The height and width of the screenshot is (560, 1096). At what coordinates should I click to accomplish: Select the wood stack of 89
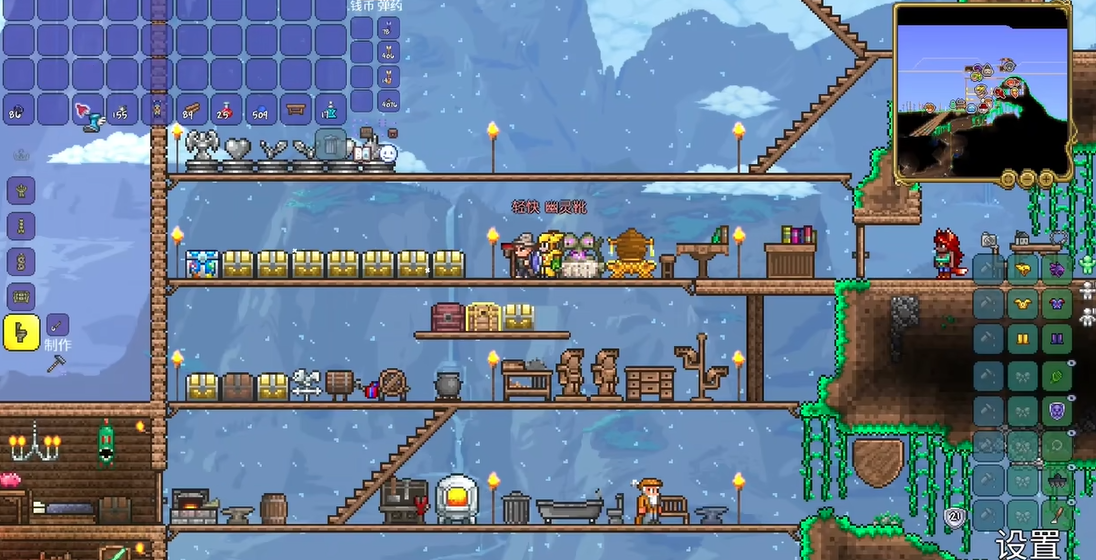(191, 110)
